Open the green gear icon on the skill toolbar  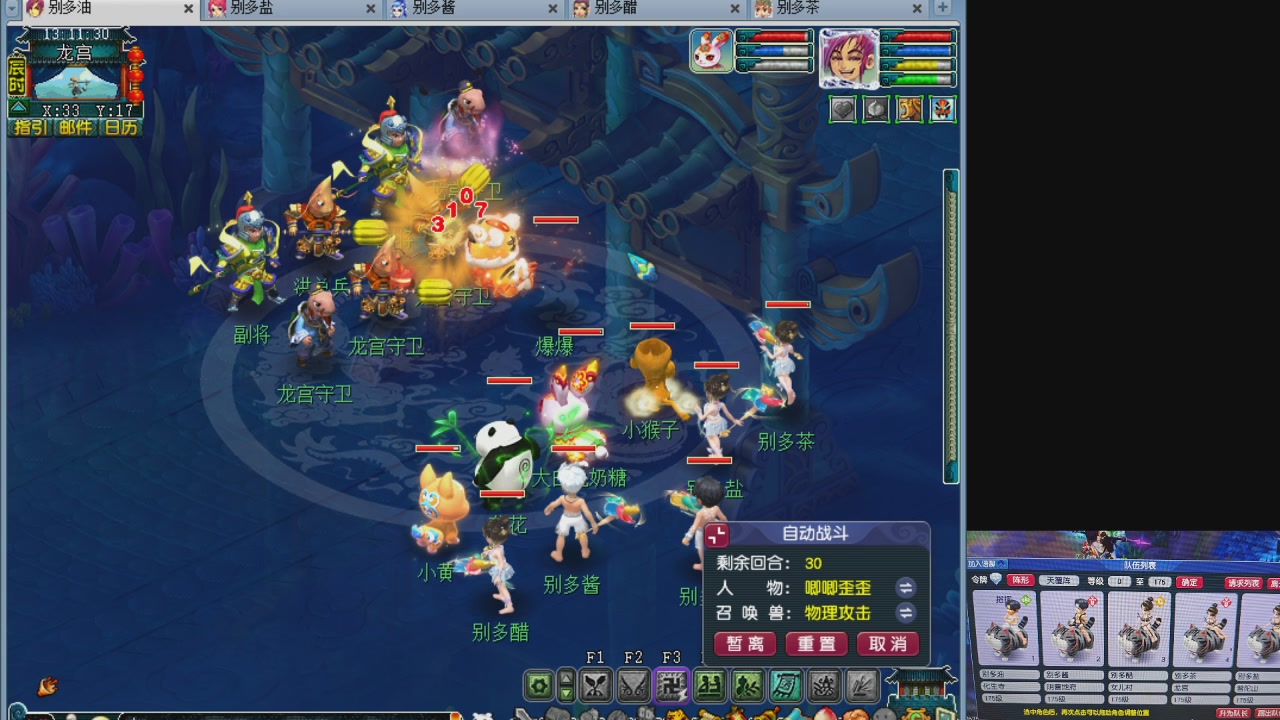click(x=539, y=683)
